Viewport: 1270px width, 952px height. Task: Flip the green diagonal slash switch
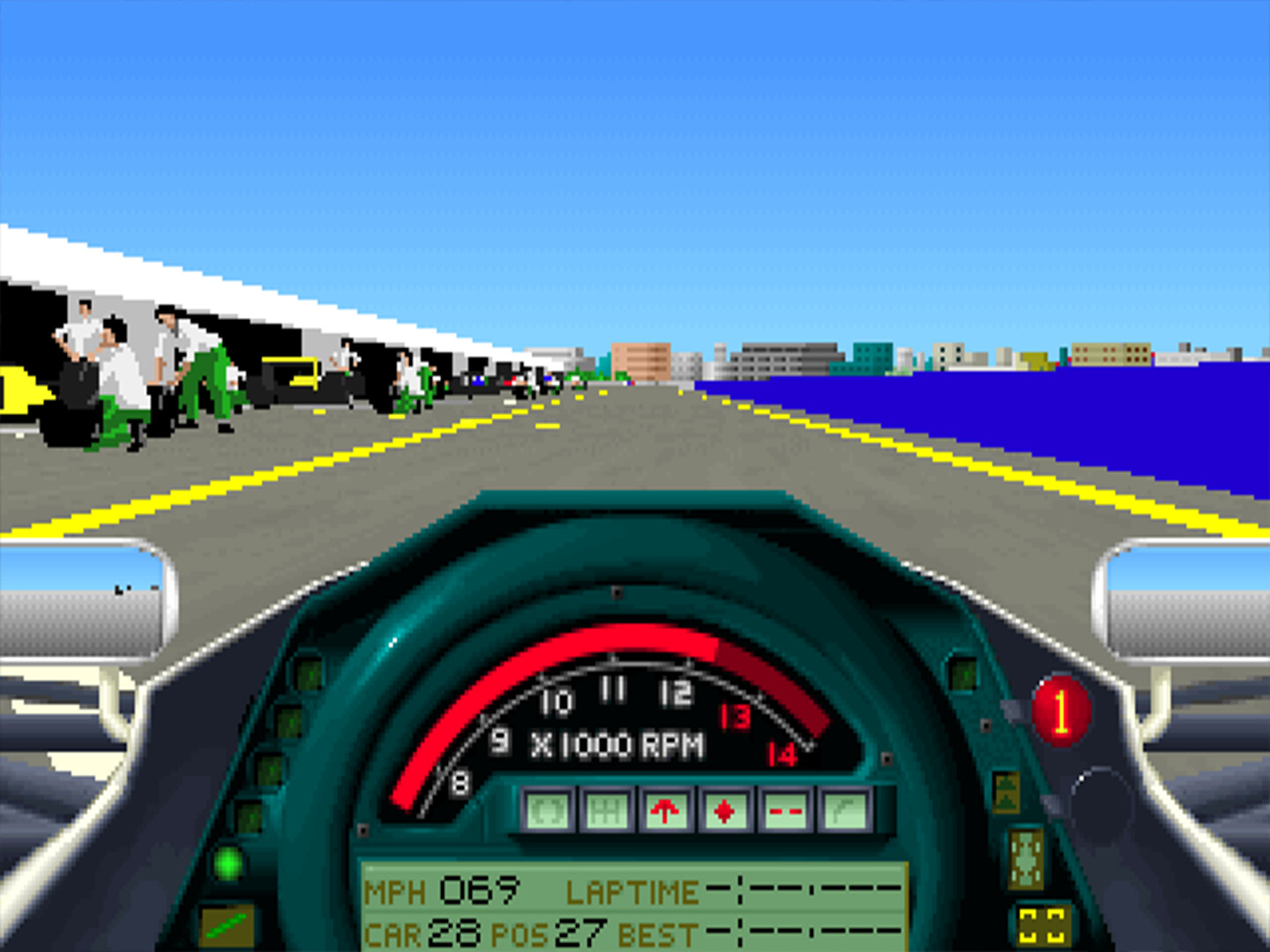point(229,926)
